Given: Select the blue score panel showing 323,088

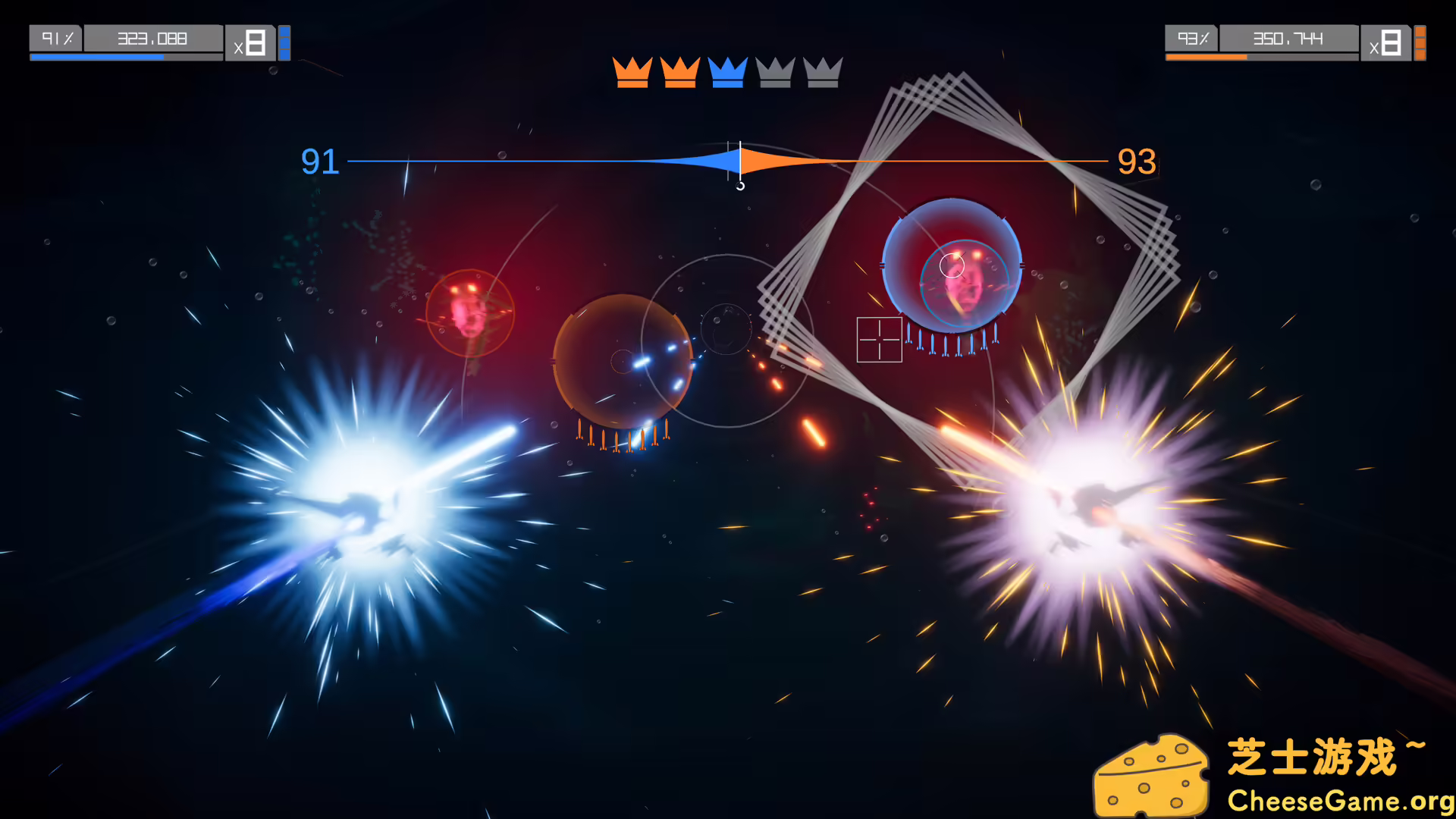Looking at the screenshot, I should click(x=151, y=39).
